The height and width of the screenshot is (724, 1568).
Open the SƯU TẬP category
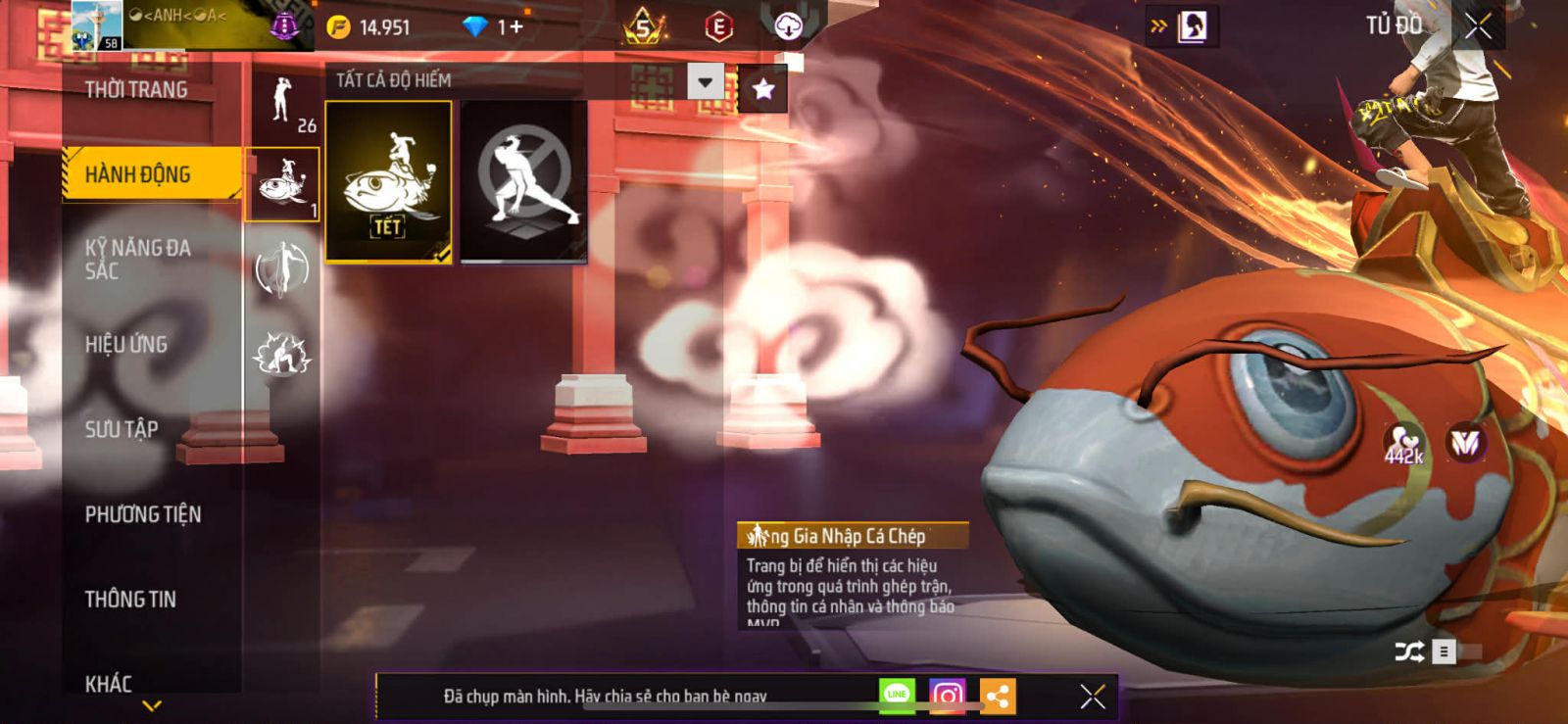[x=122, y=429]
